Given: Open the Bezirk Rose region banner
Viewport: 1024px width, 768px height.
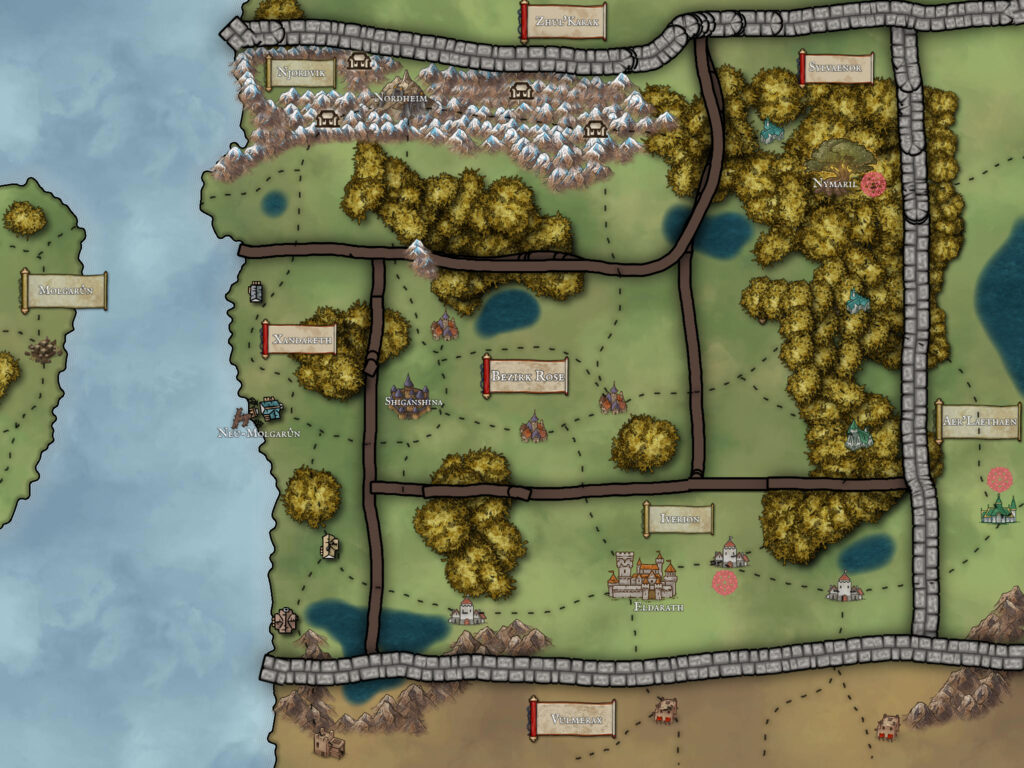Looking at the screenshot, I should pos(527,378).
